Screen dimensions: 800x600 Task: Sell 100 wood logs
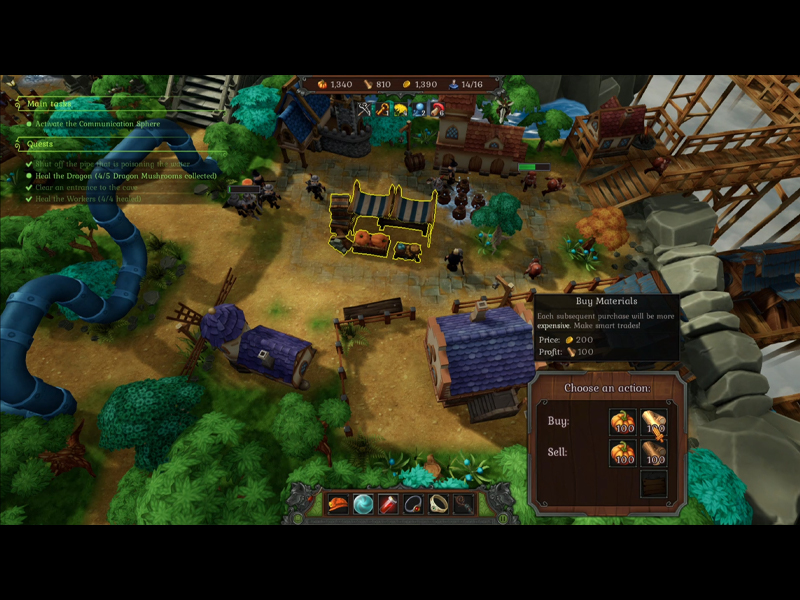653,453
